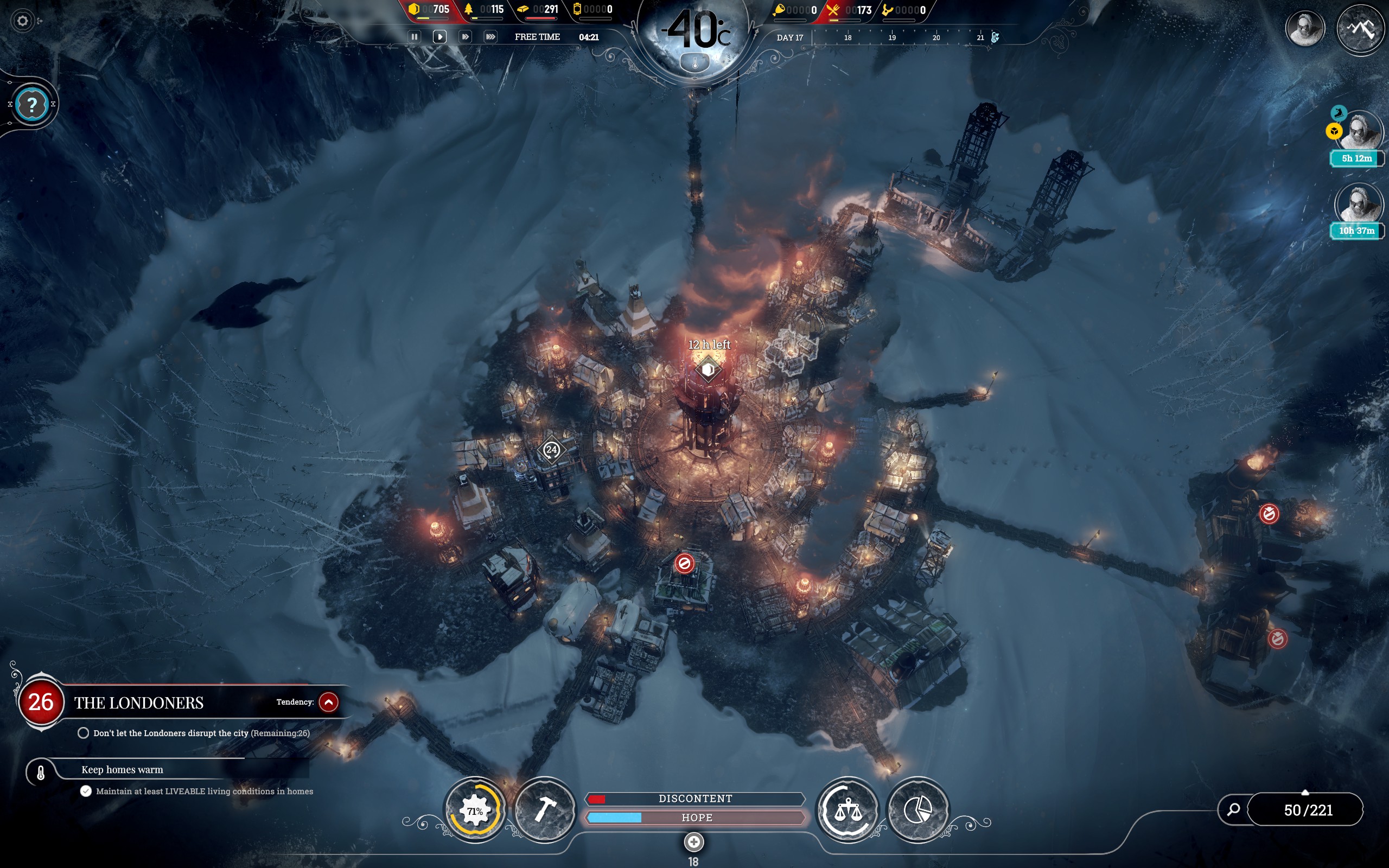Set game to fastest triple speed
The height and width of the screenshot is (868, 1389).
490,37
